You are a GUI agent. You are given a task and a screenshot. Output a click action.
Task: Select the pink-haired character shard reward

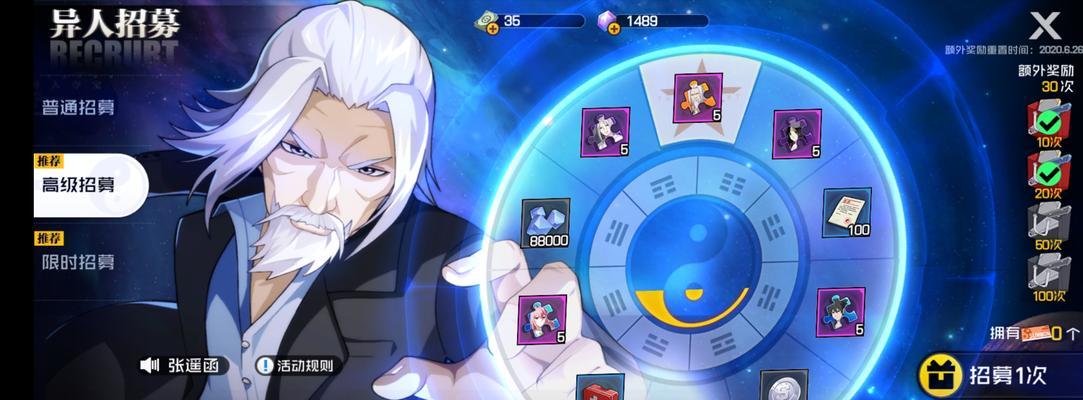pos(542,319)
